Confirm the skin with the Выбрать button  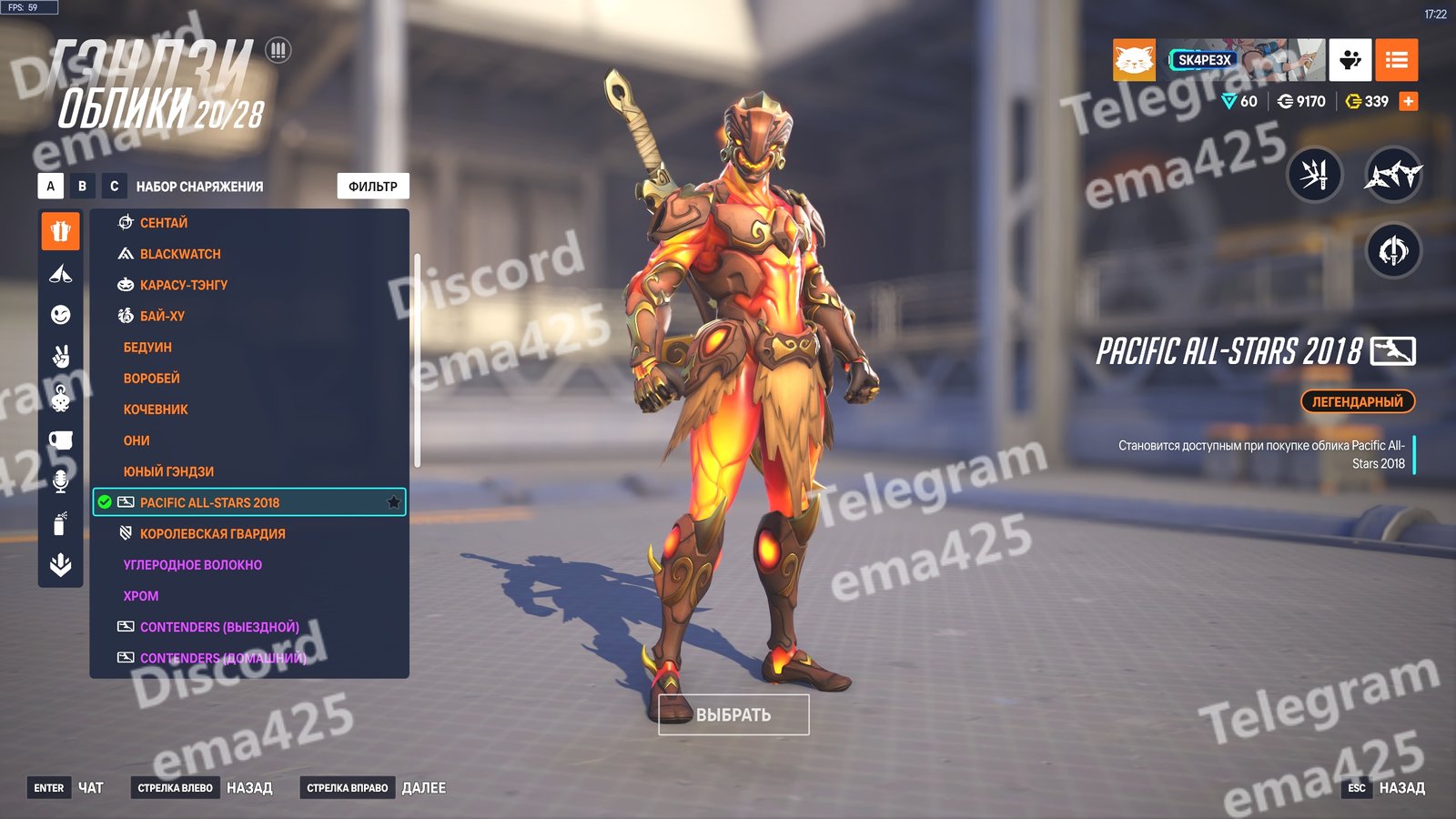[733, 715]
